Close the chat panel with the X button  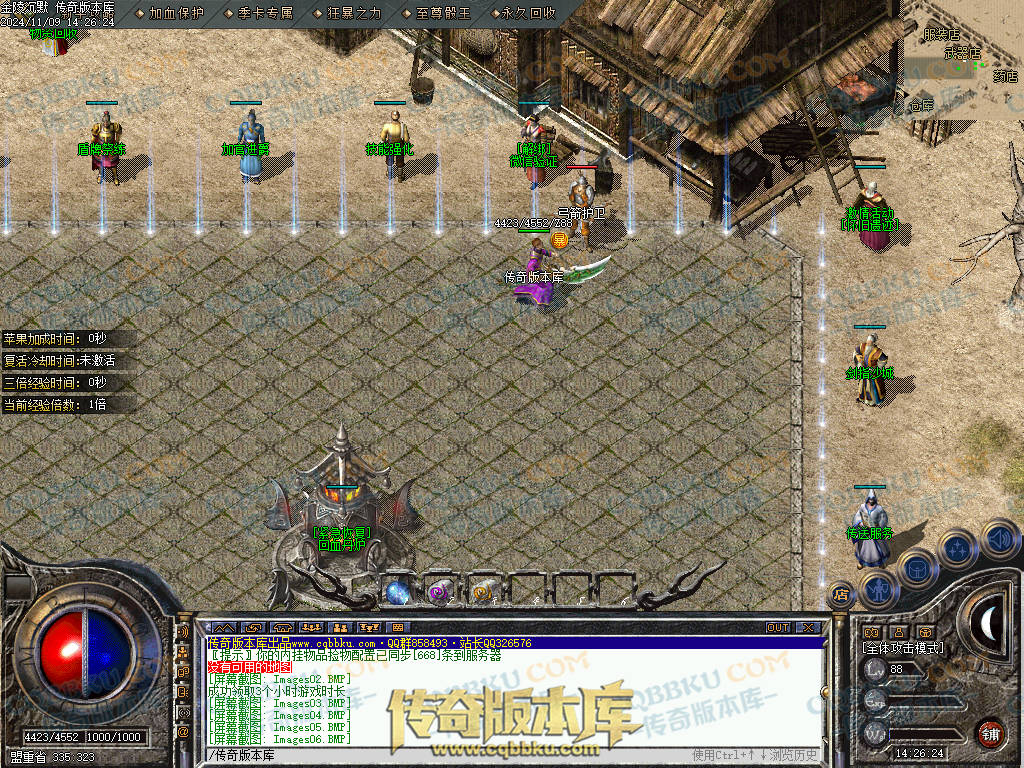click(810, 628)
